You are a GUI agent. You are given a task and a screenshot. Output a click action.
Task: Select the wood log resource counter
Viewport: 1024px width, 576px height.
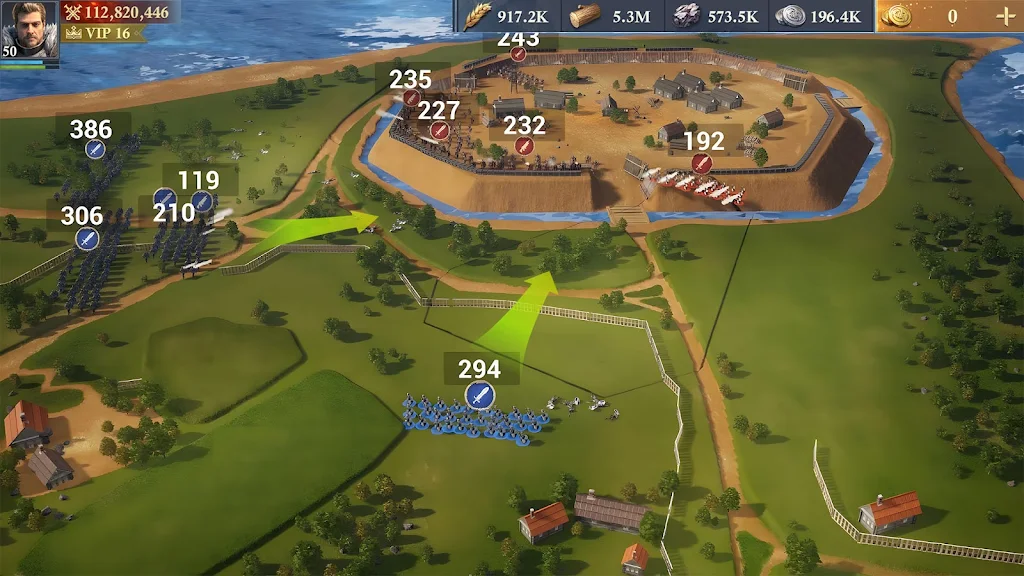point(609,16)
